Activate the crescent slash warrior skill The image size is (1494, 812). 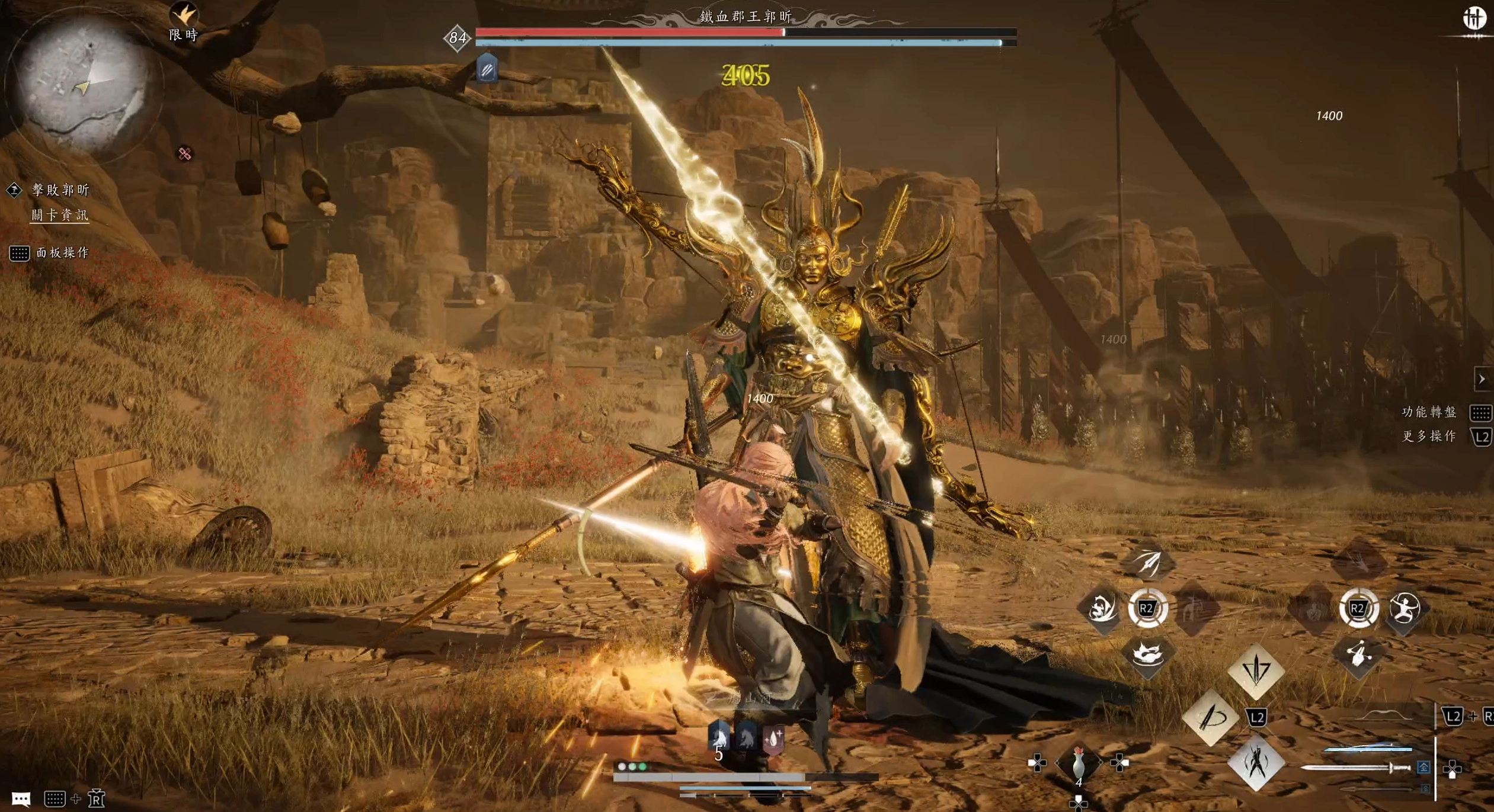1102,608
